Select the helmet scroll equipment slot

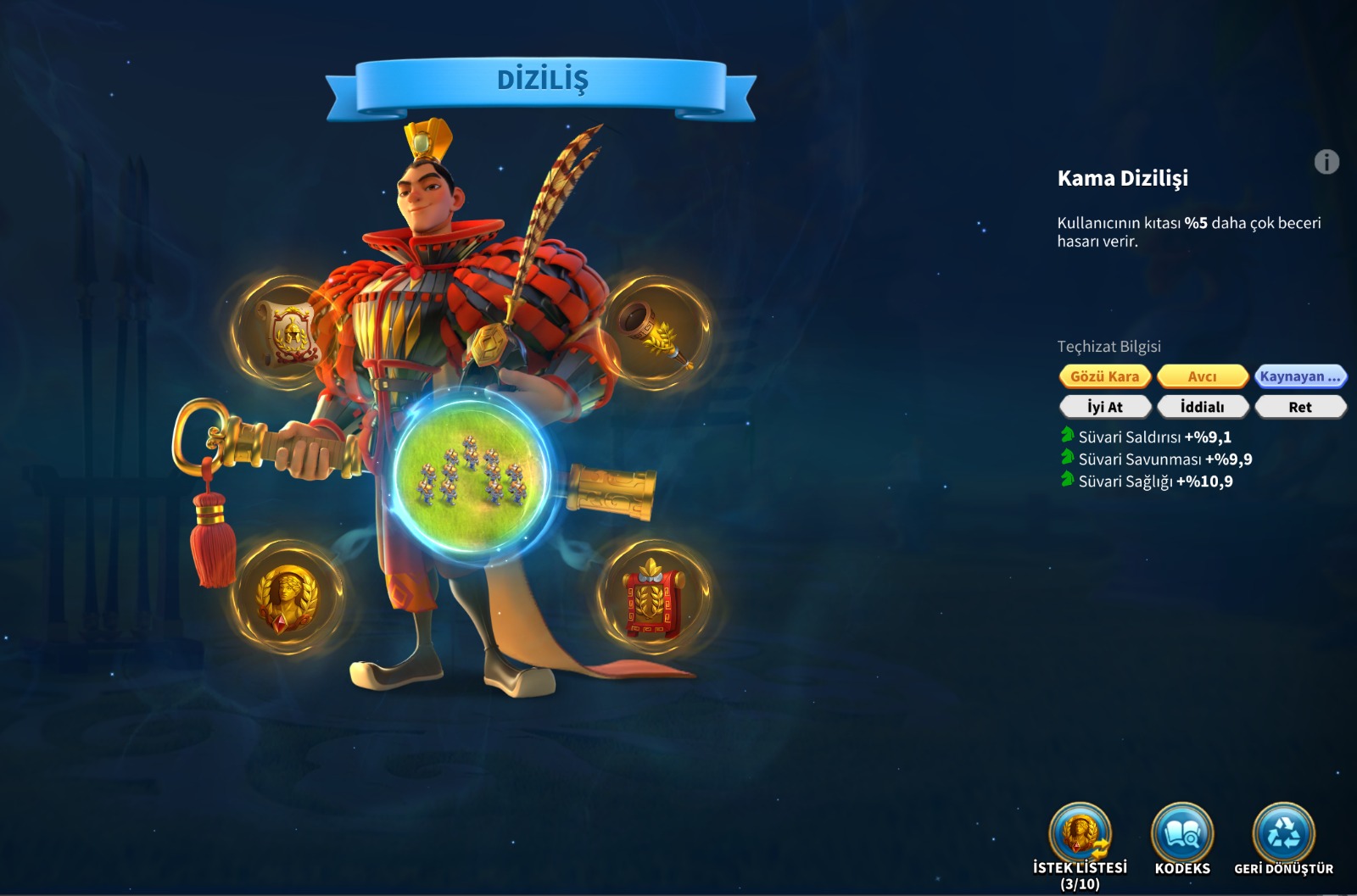[288, 331]
